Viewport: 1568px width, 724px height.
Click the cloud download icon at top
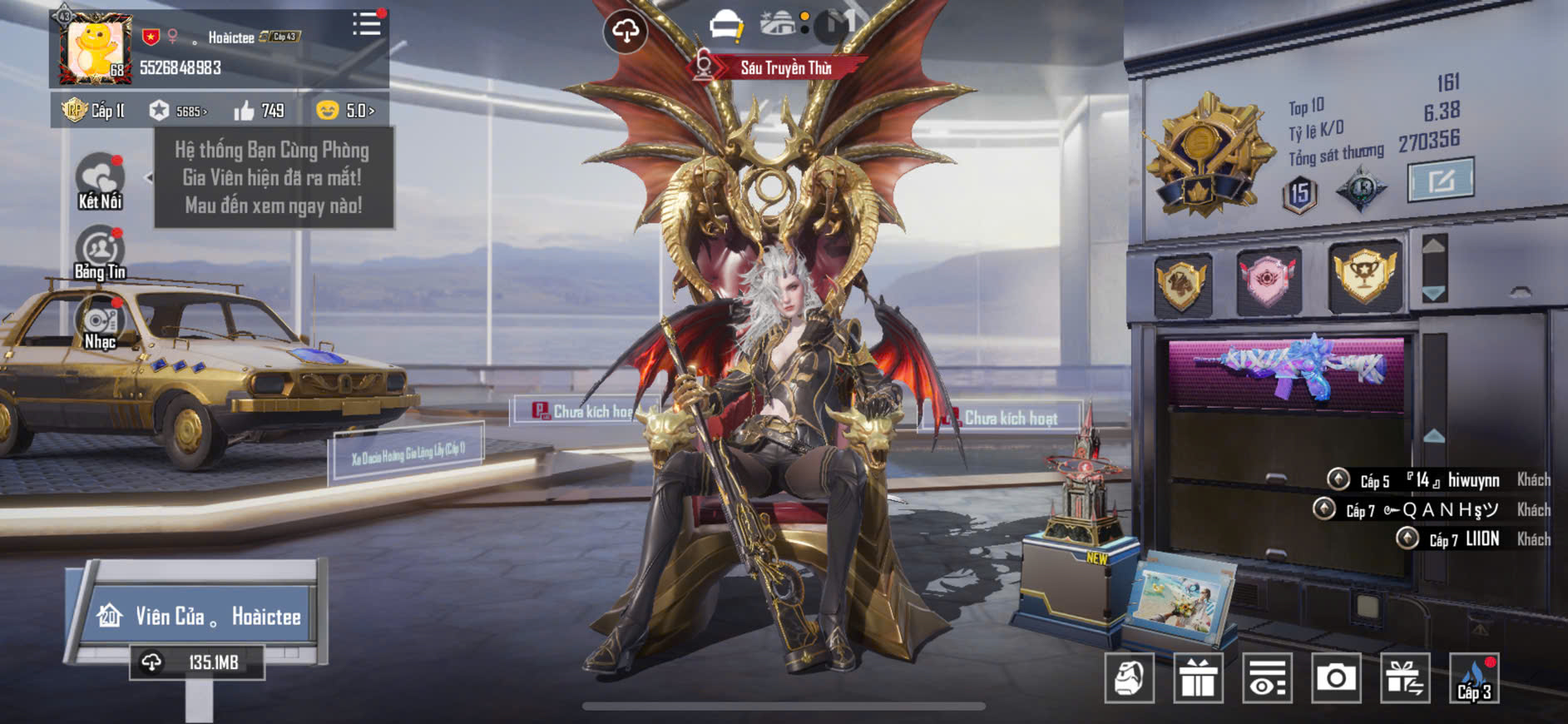click(625, 32)
